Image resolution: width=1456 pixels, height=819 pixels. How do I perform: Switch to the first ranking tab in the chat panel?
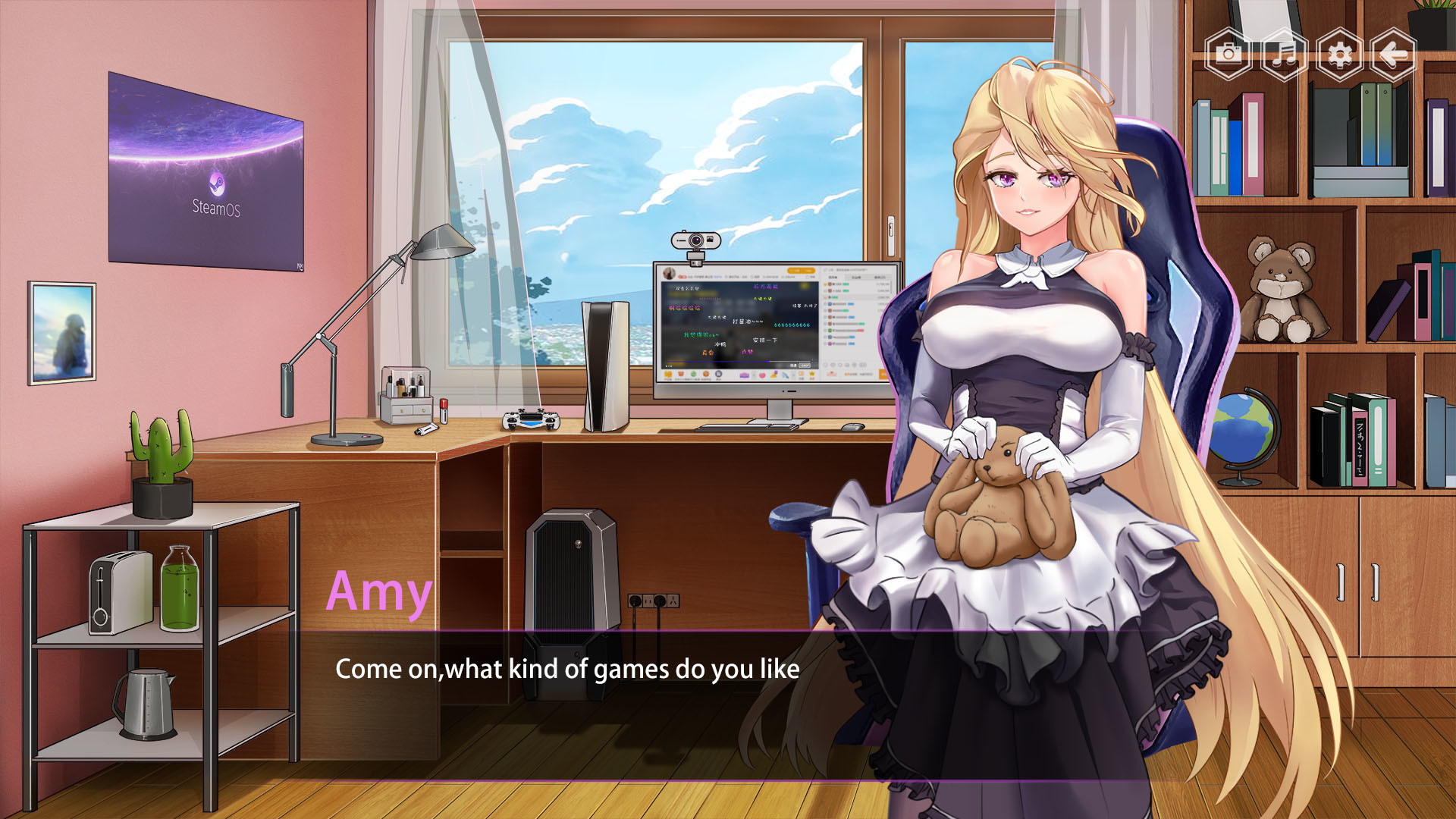[x=832, y=277]
